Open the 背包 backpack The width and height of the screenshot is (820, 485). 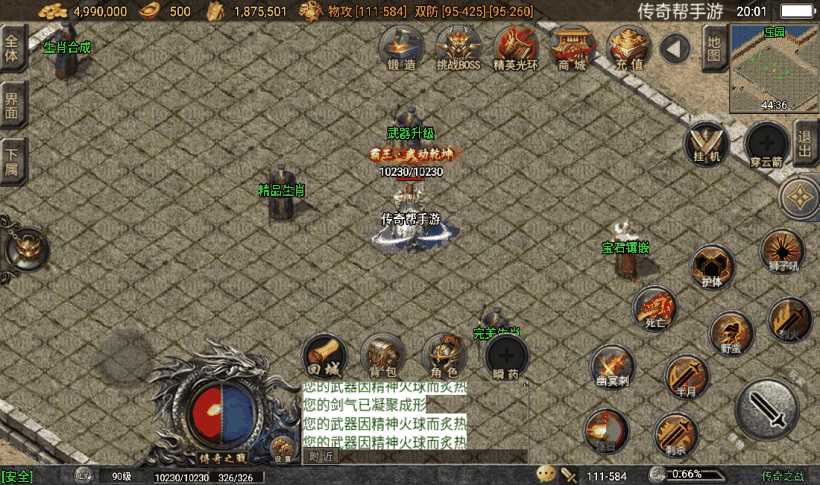[x=383, y=356]
